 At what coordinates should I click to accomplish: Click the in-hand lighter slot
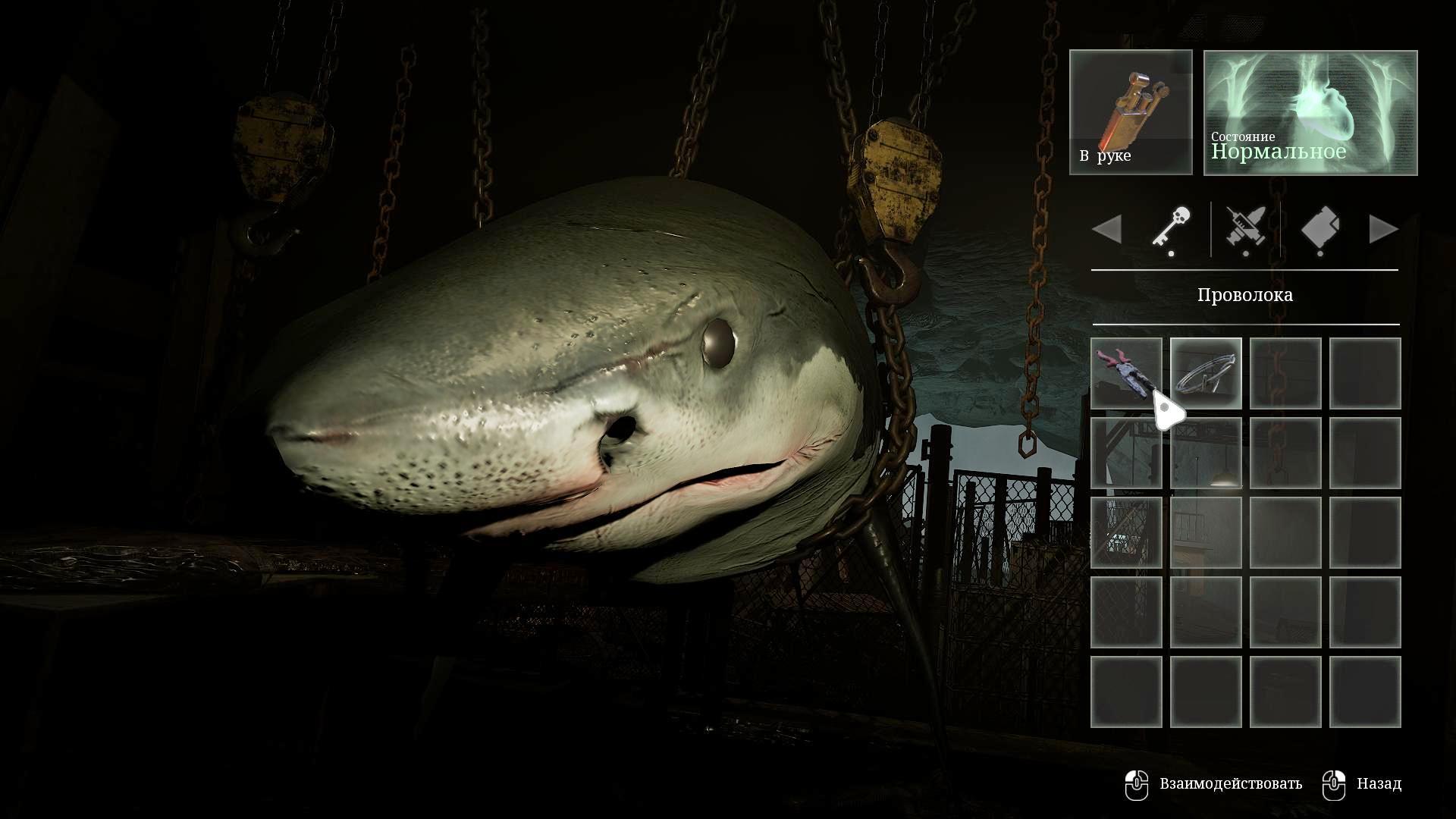coord(1131,112)
